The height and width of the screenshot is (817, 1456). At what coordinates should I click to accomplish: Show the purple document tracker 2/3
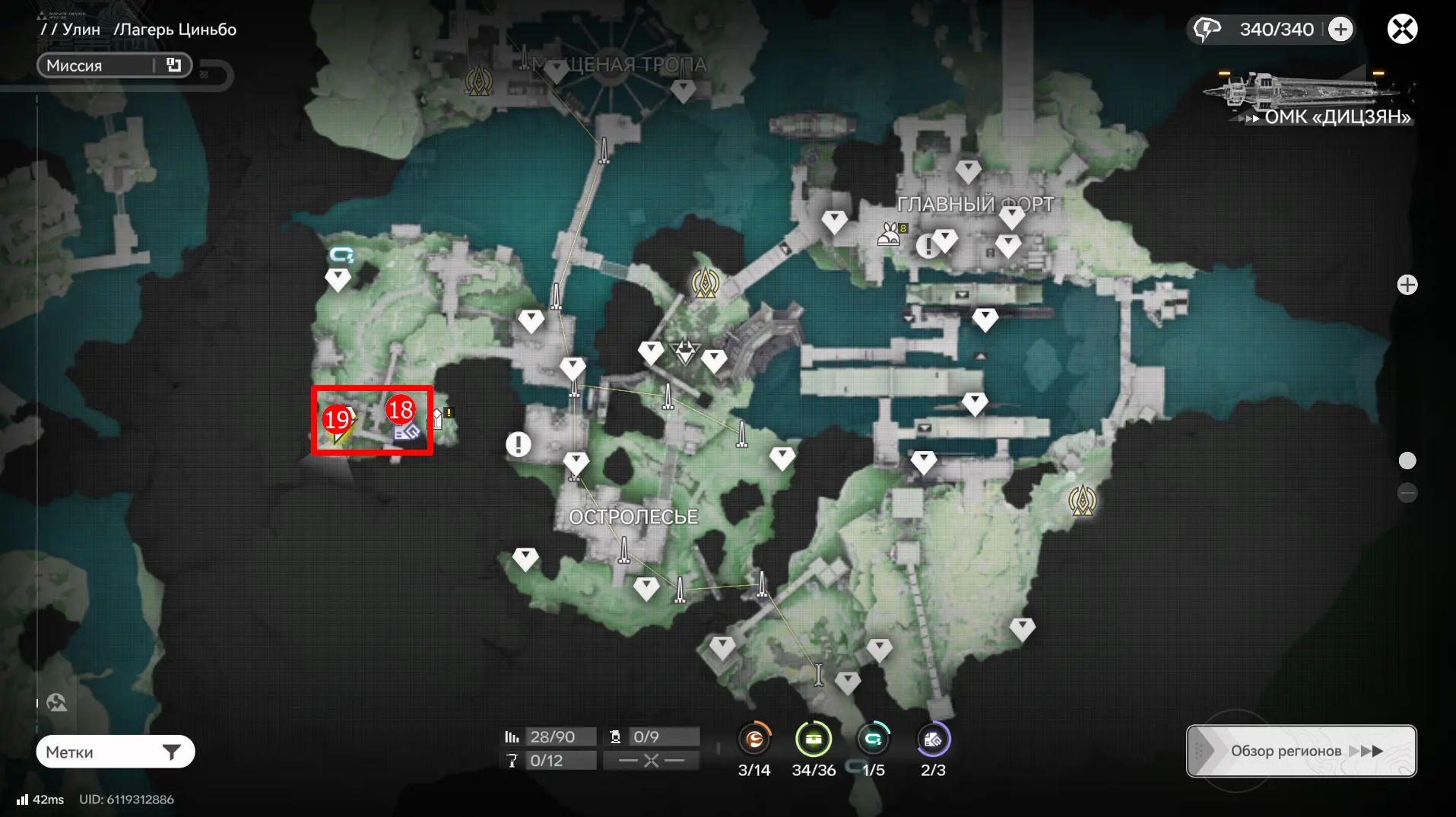[933, 739]
